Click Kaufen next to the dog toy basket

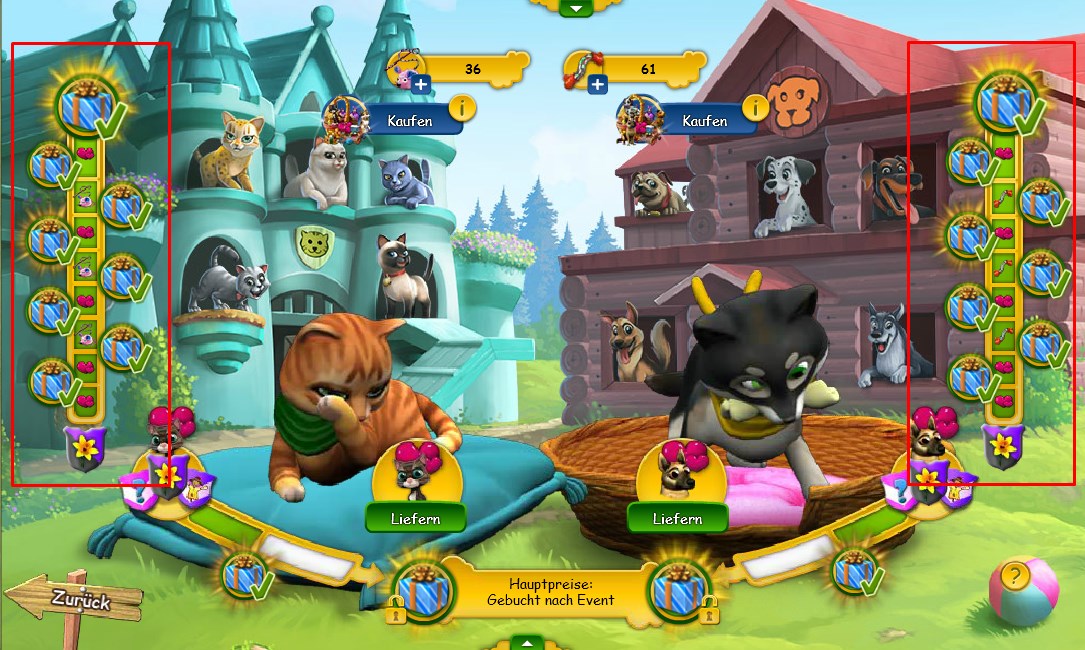coord(704,121)
